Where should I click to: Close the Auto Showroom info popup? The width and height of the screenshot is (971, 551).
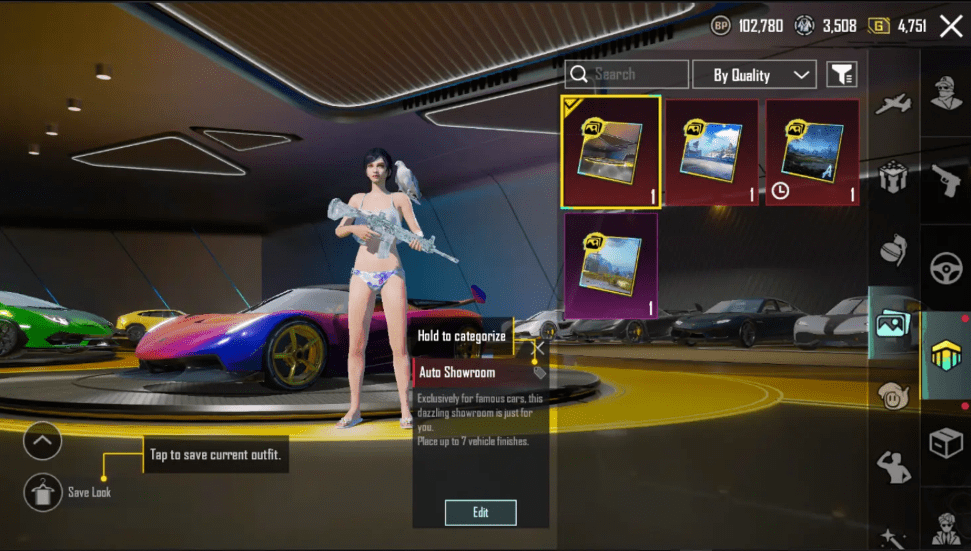(x=538, y=349)
